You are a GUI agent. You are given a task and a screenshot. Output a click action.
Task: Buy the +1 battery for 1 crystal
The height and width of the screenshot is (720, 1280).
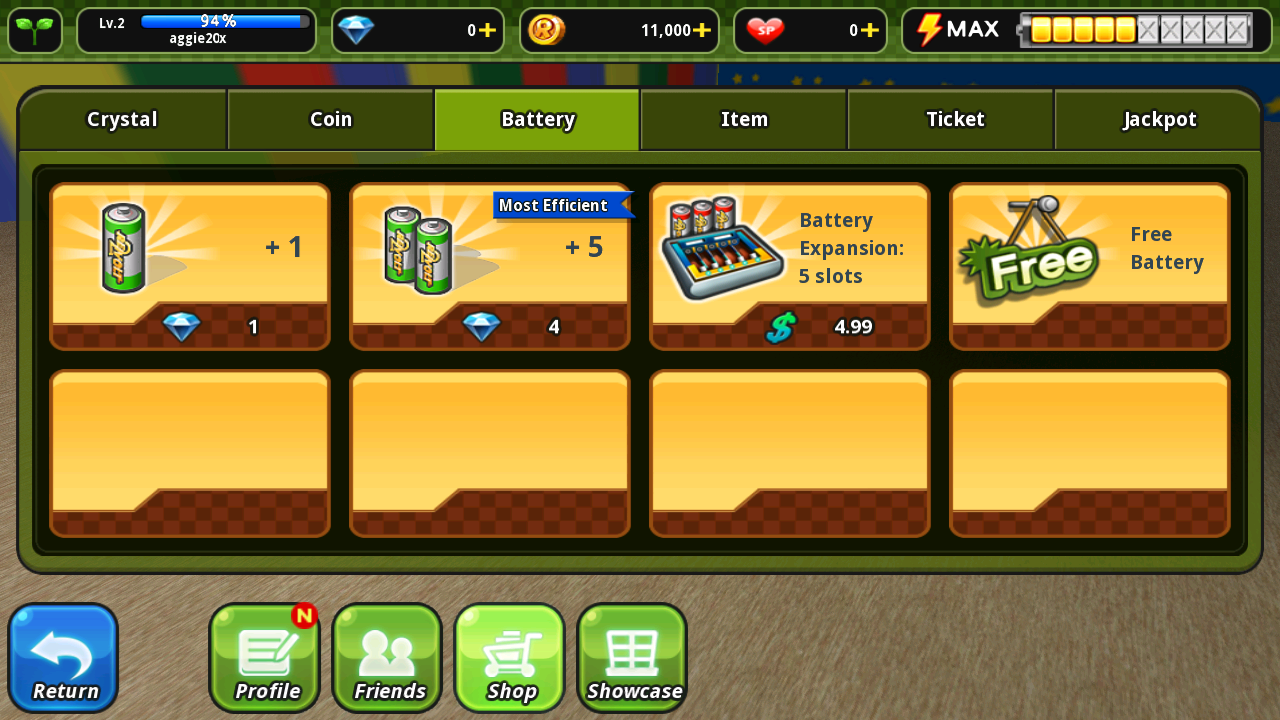tap(190, 266)
